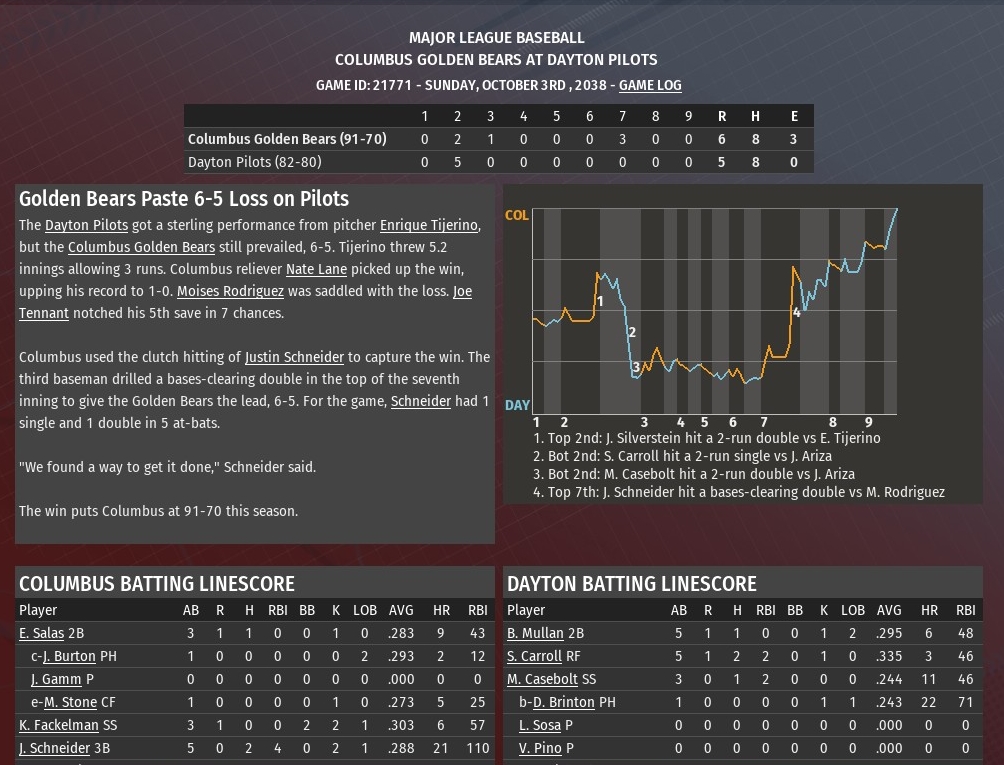The width and height of the screenshot is (1004, 765).
Task: Open Moises Rodriguez player page
Action: pyautogui.click(x=230, y=292)
